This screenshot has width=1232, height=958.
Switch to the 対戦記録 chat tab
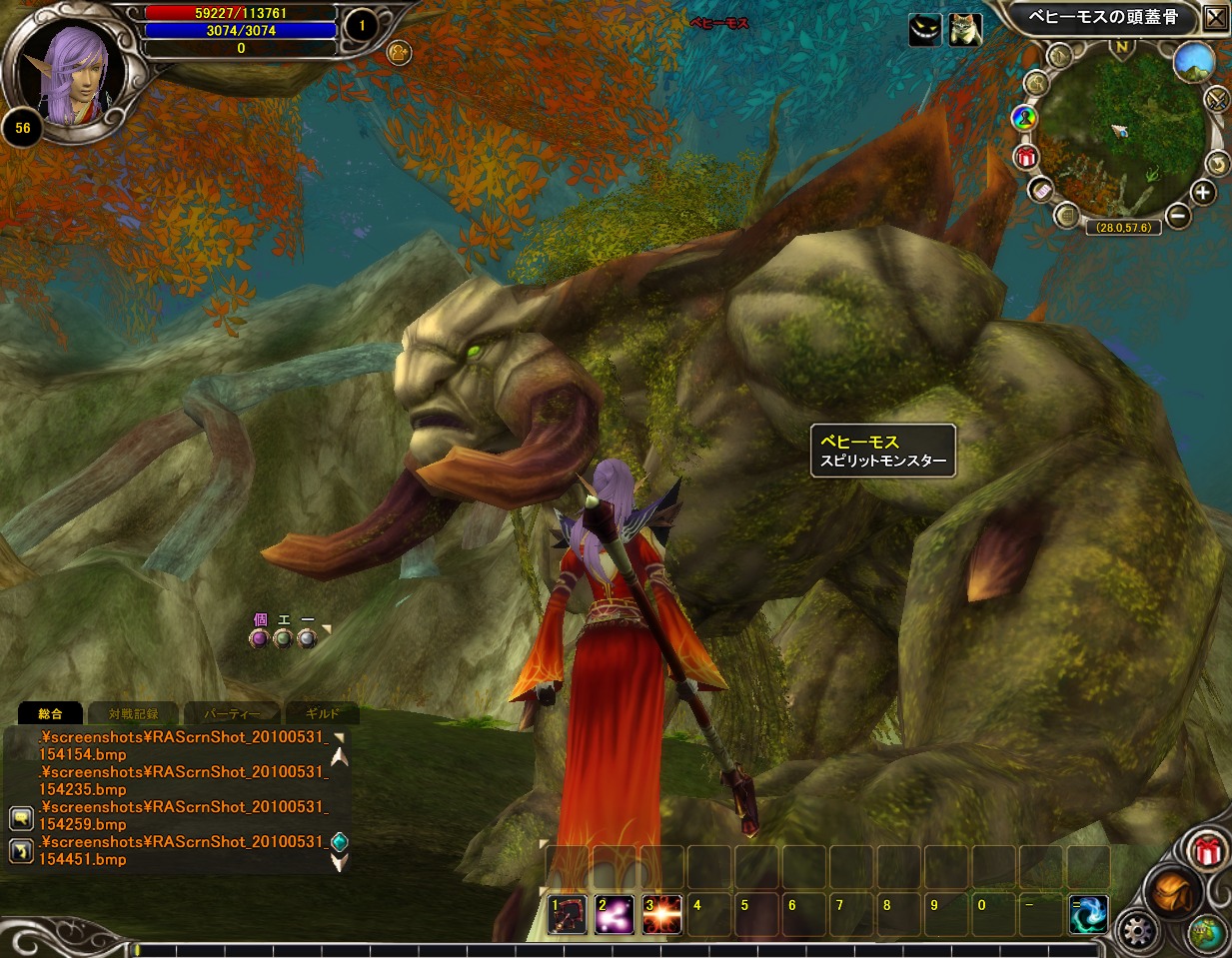coord(133,713)
